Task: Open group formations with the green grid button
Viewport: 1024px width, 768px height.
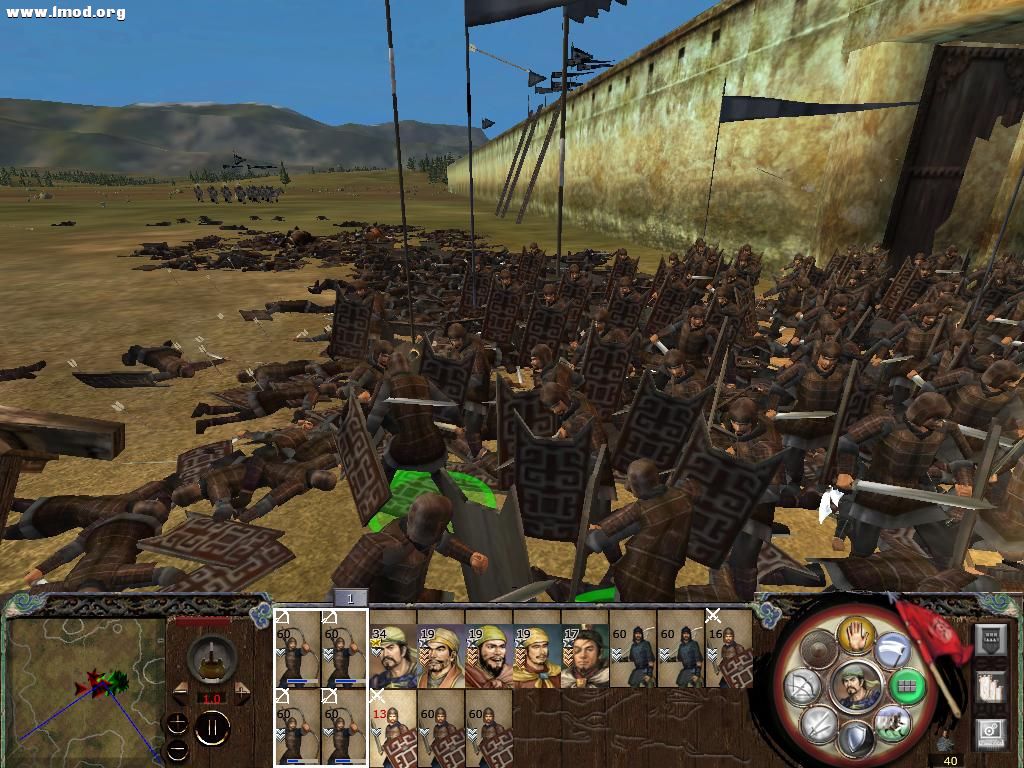Action: click(906, 686)
